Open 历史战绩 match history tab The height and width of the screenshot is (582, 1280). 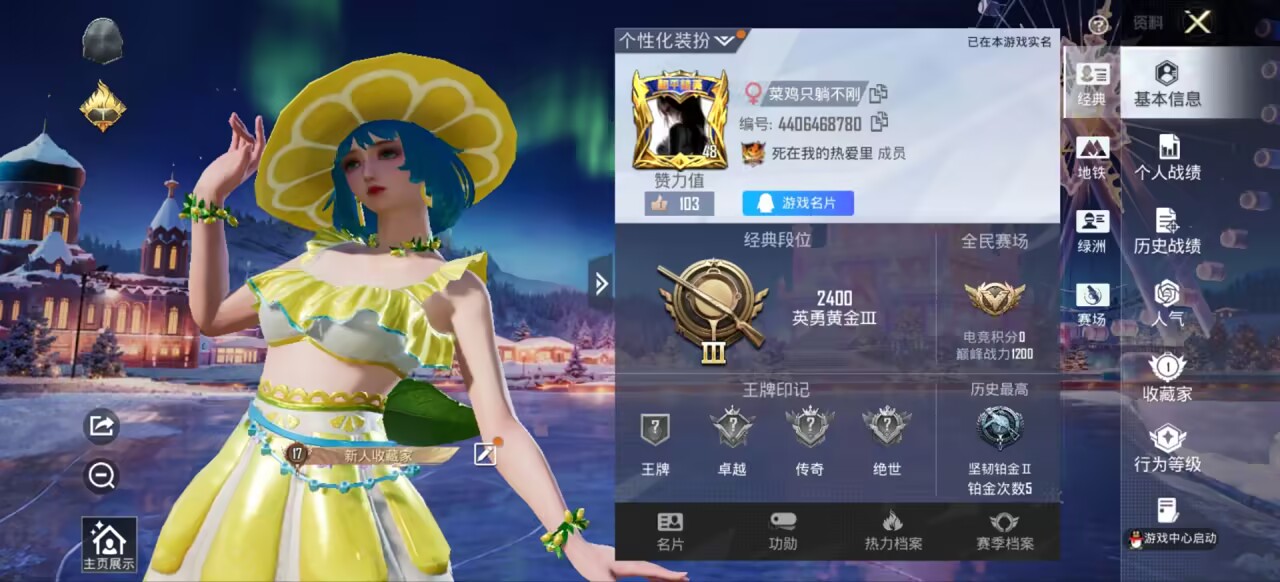tap(1167, 232)
